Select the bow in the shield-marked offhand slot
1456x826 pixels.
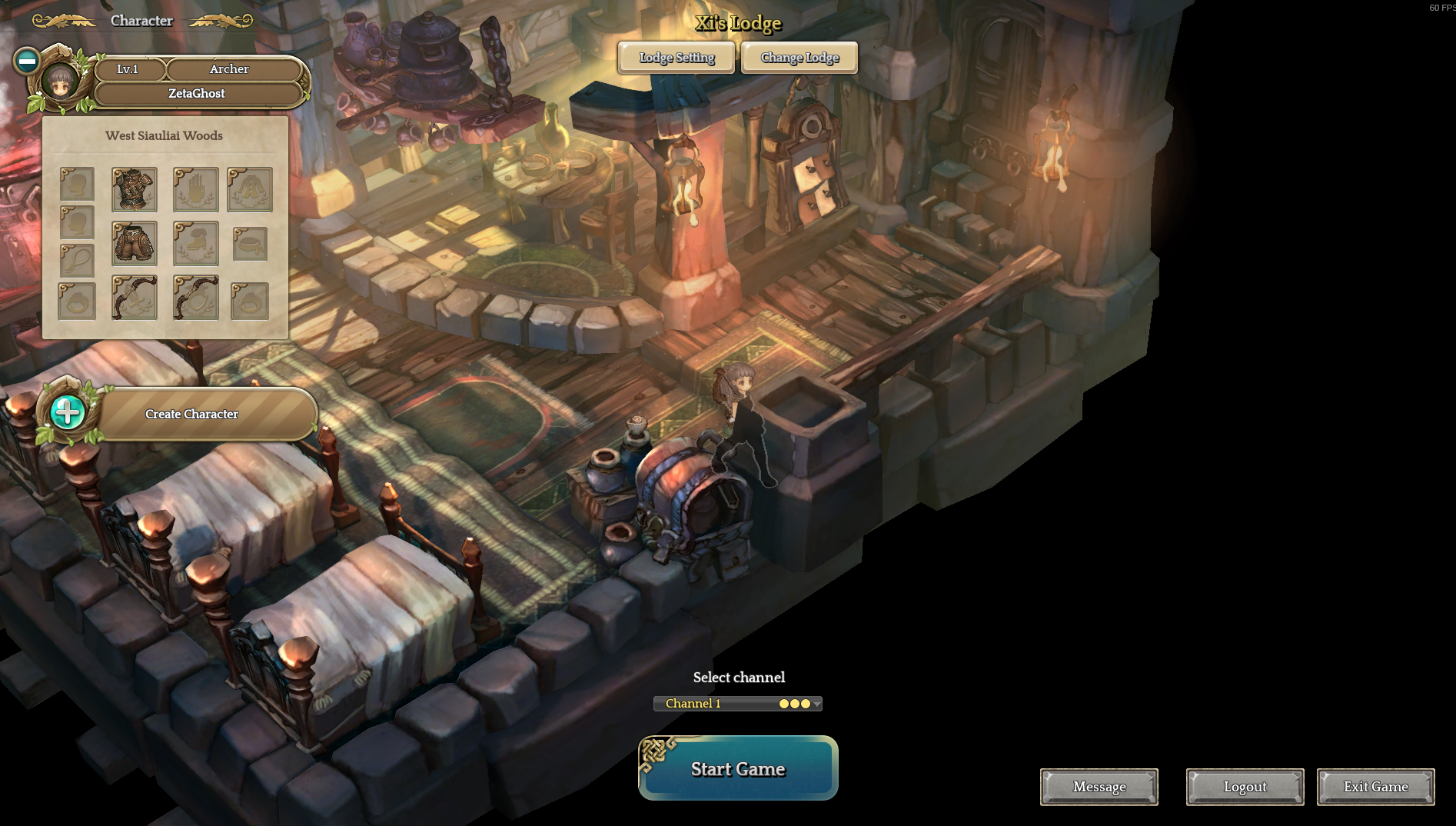196,298
